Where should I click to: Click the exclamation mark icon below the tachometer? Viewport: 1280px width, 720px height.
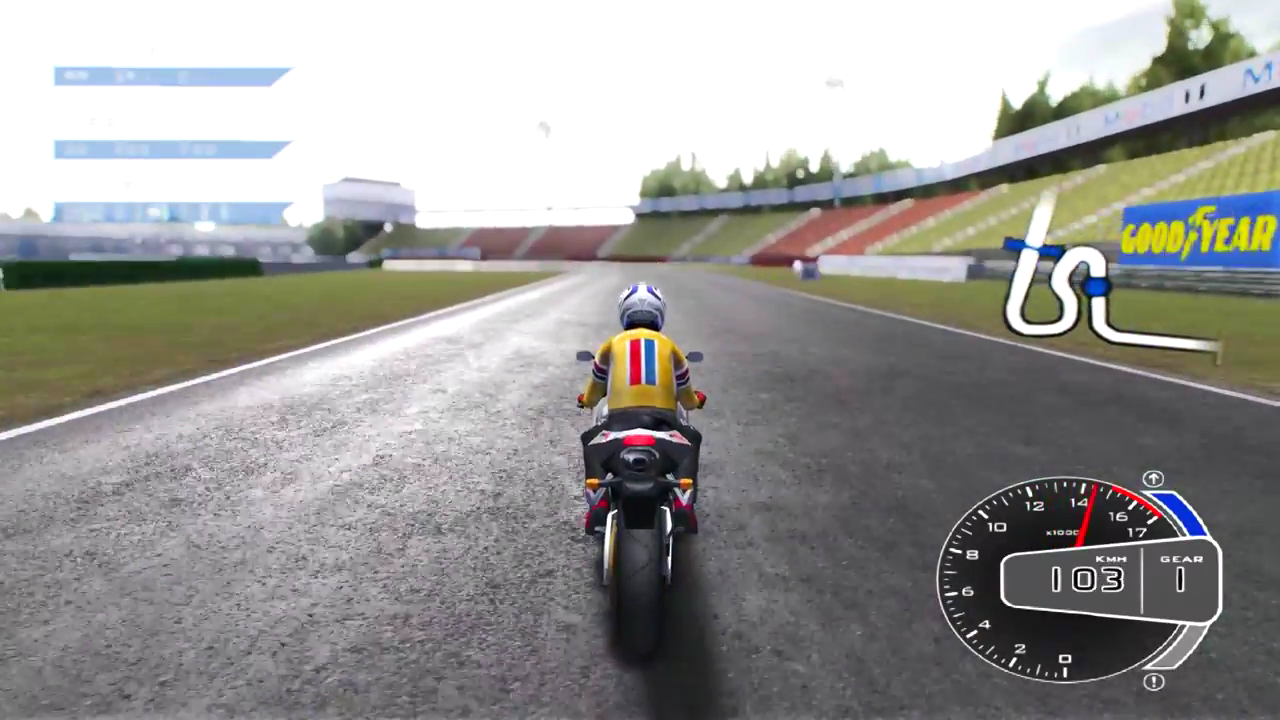click(1153, 682)
